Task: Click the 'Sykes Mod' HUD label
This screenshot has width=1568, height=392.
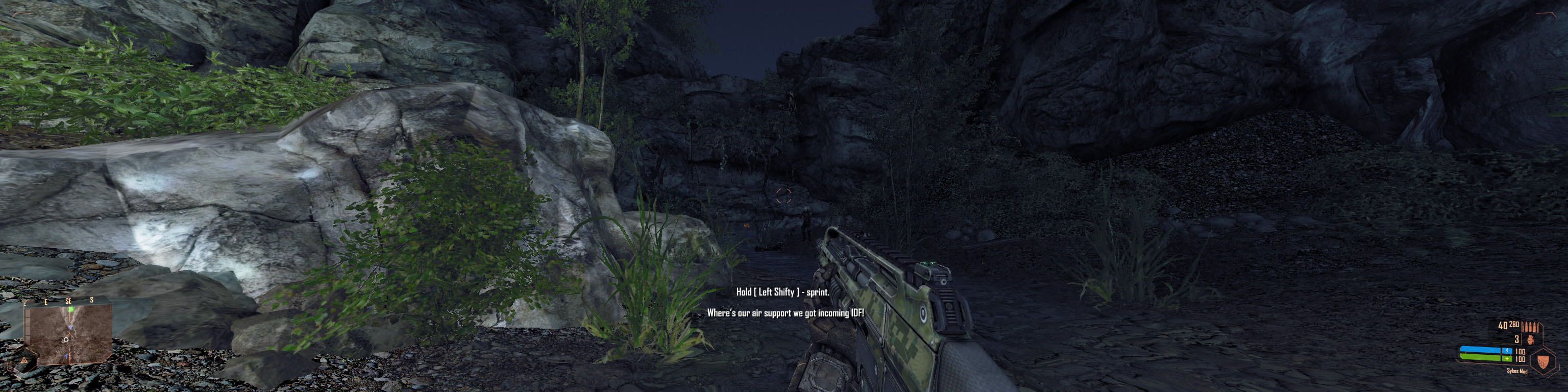Action: pyautogui.click(x=1517, y=371)
